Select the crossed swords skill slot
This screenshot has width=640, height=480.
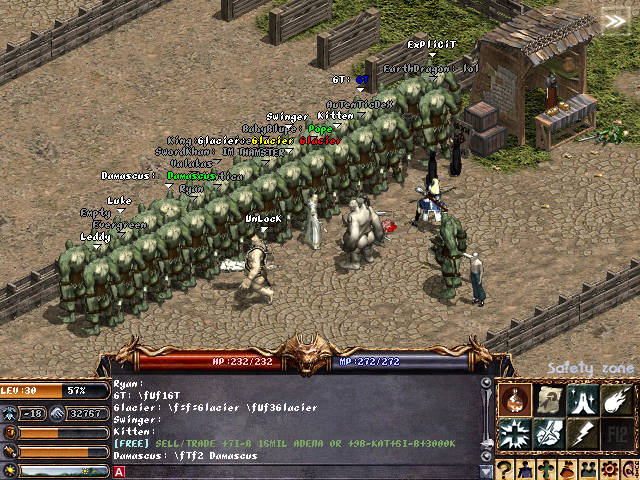point(548,433)
